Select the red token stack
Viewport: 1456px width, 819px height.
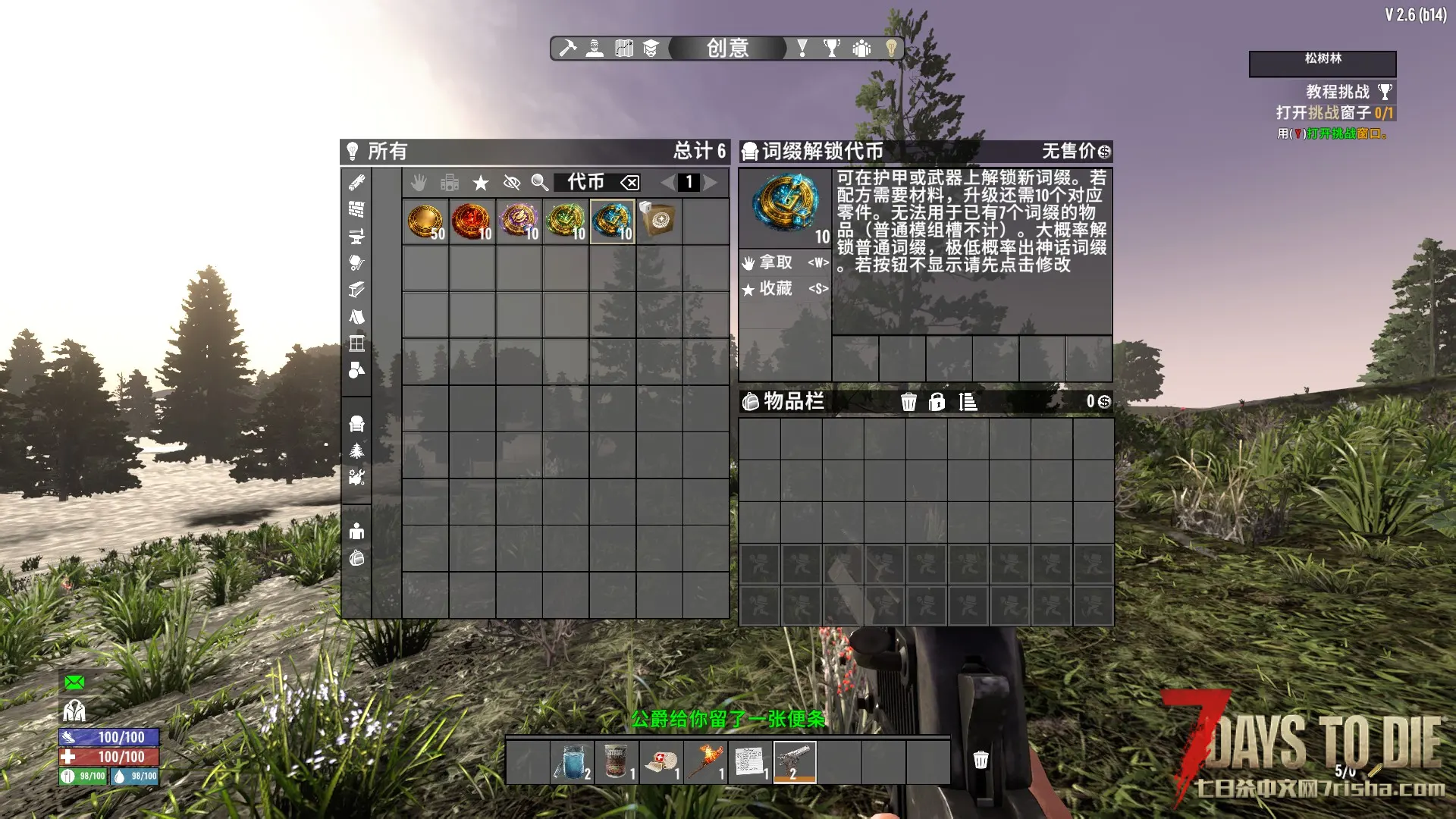point(472,221)
